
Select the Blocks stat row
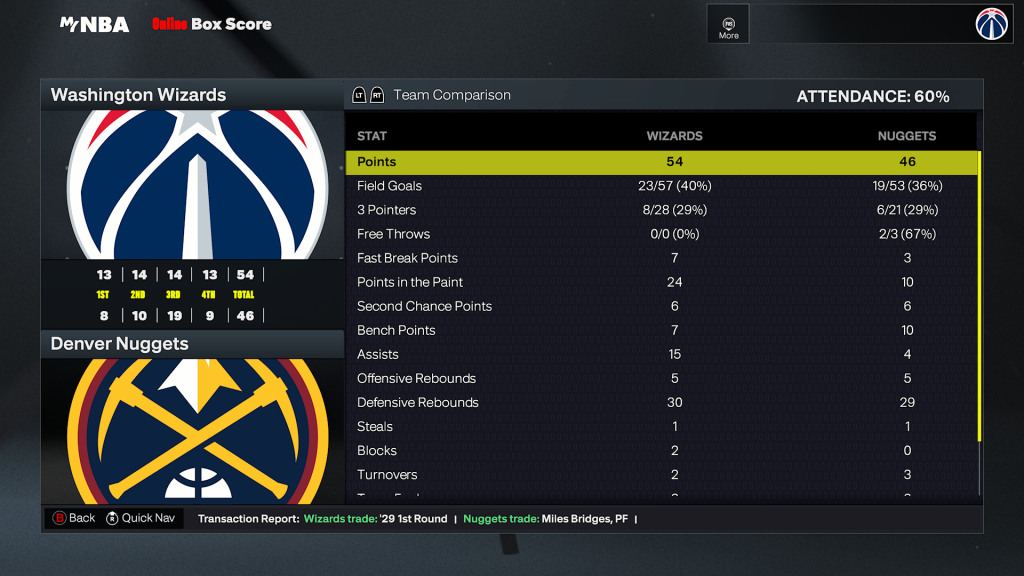(x=661, y=450)
